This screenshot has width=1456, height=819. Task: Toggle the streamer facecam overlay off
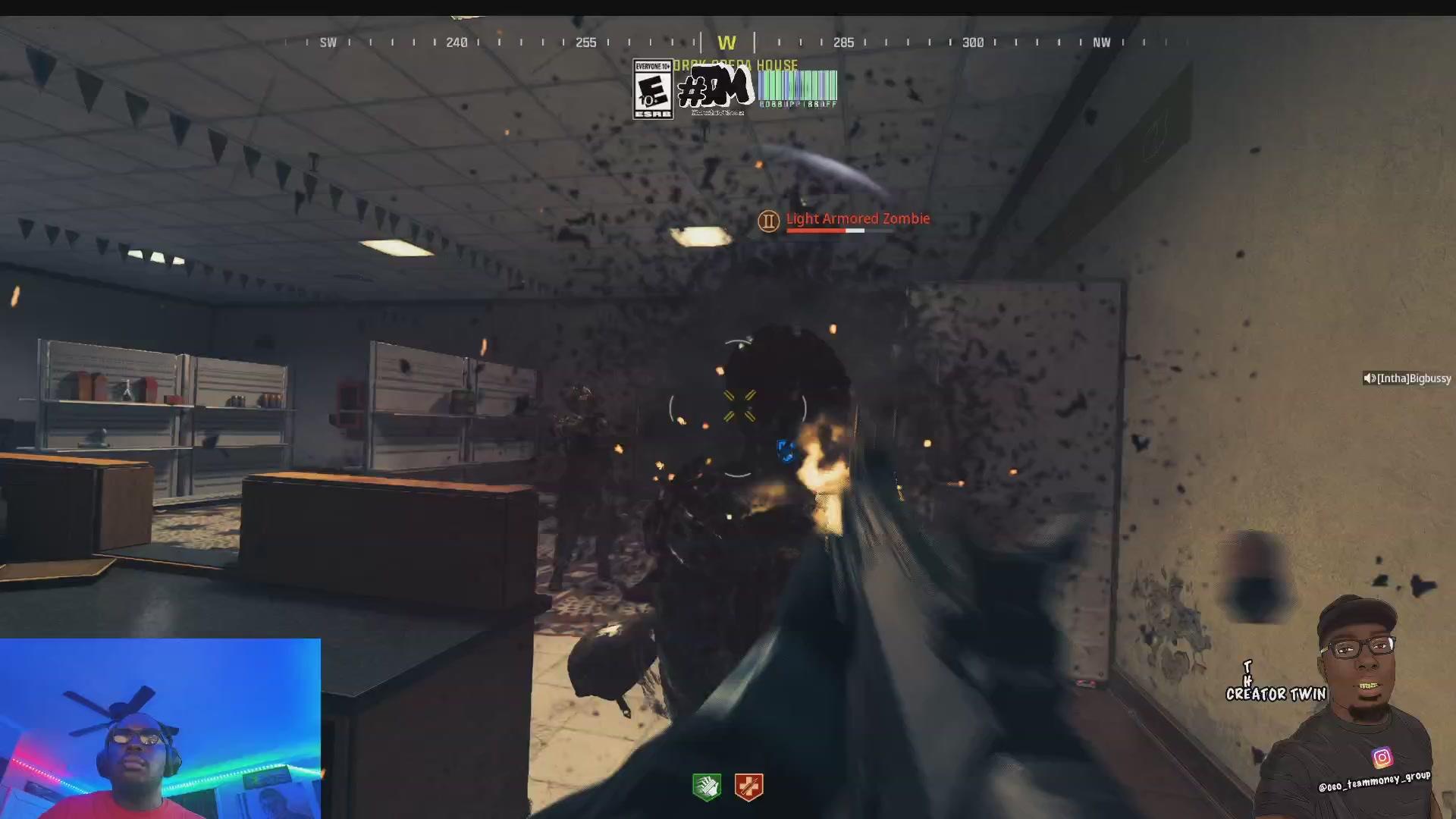[x=159, y=726]
